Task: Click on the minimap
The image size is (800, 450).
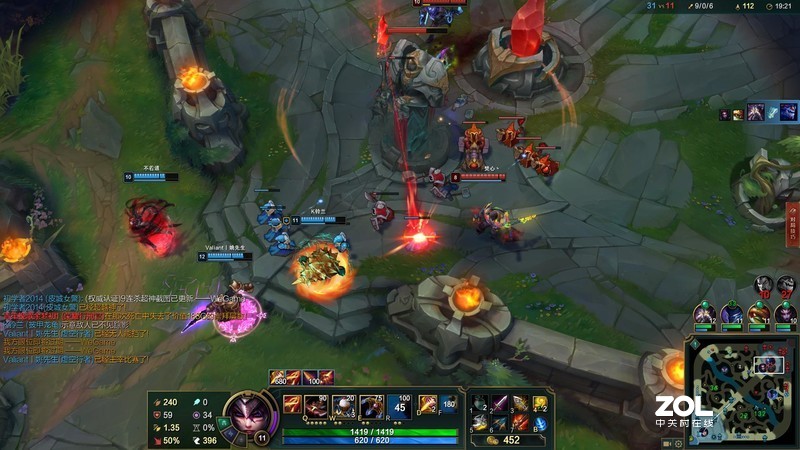Action: click(743, 390)
